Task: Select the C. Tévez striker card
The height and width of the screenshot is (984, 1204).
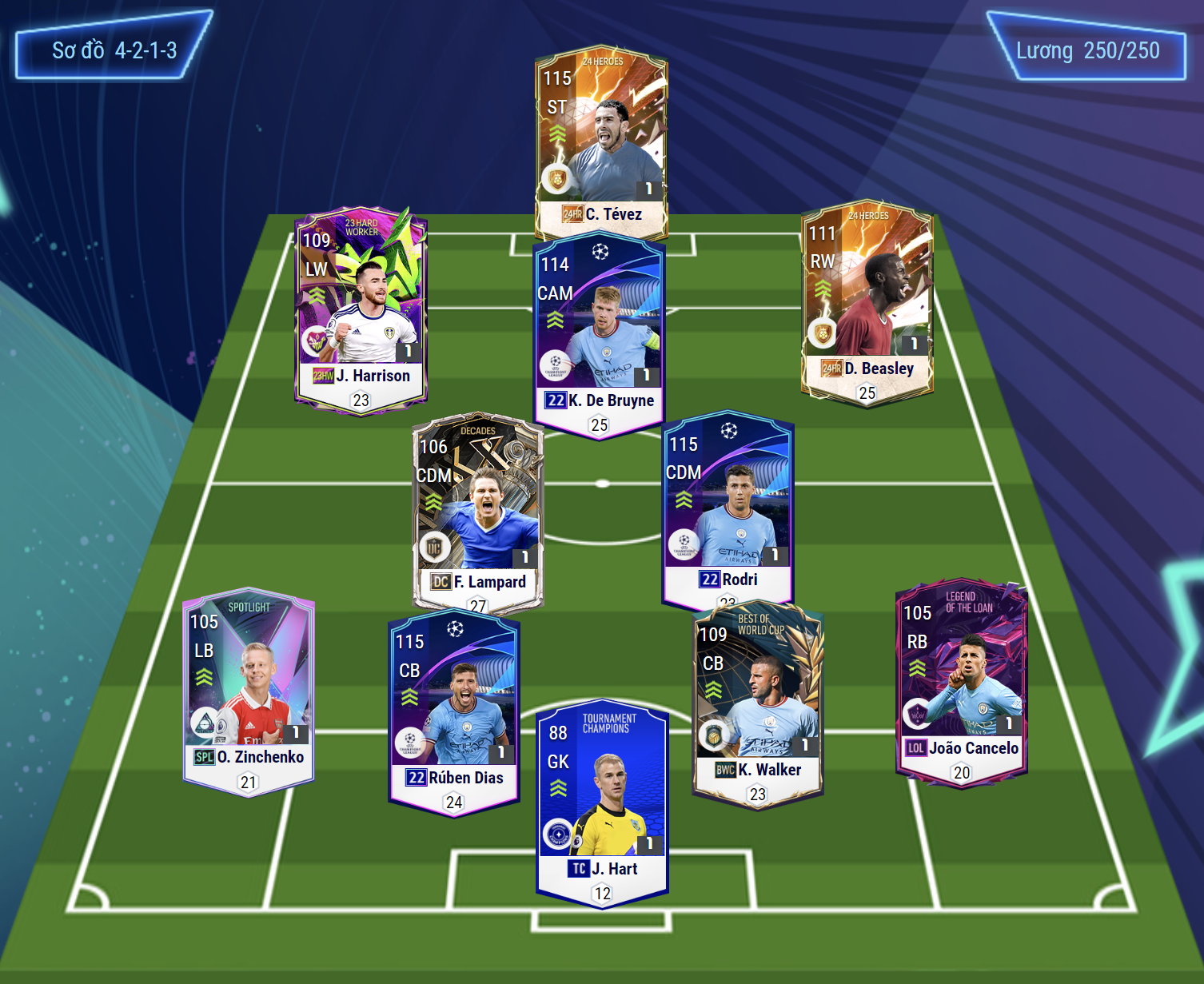Action: 601,140
